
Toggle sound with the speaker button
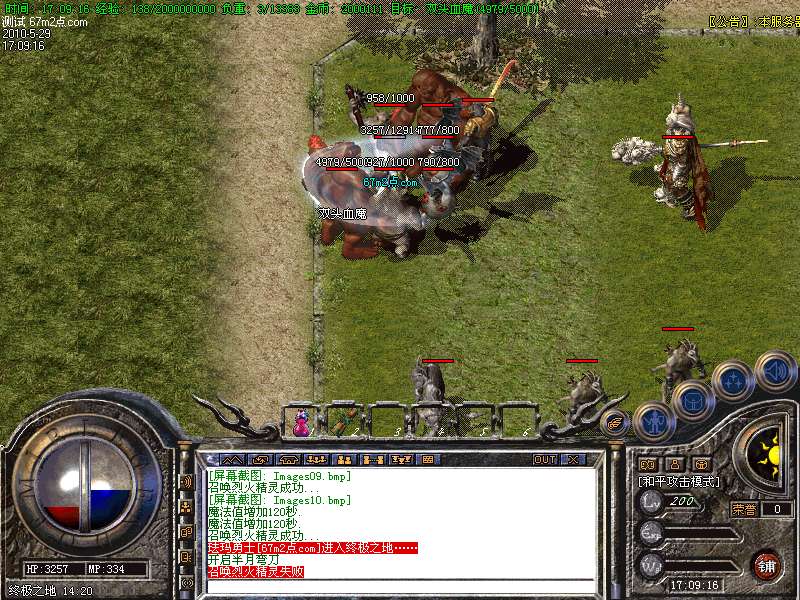point(775,370)
